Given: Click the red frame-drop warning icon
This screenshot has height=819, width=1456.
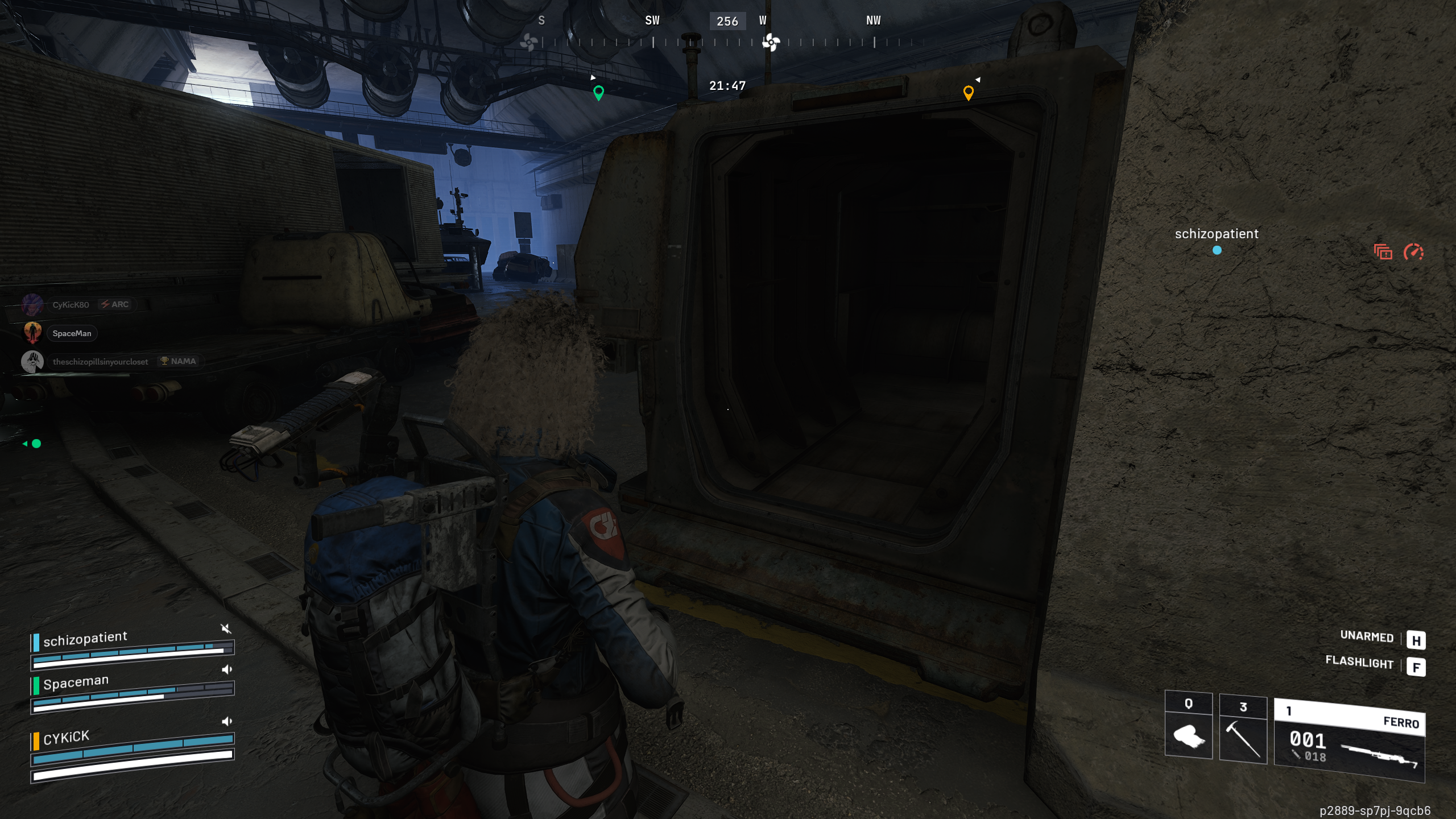Looking at the screenshot, I should [x=1383, y=252].
